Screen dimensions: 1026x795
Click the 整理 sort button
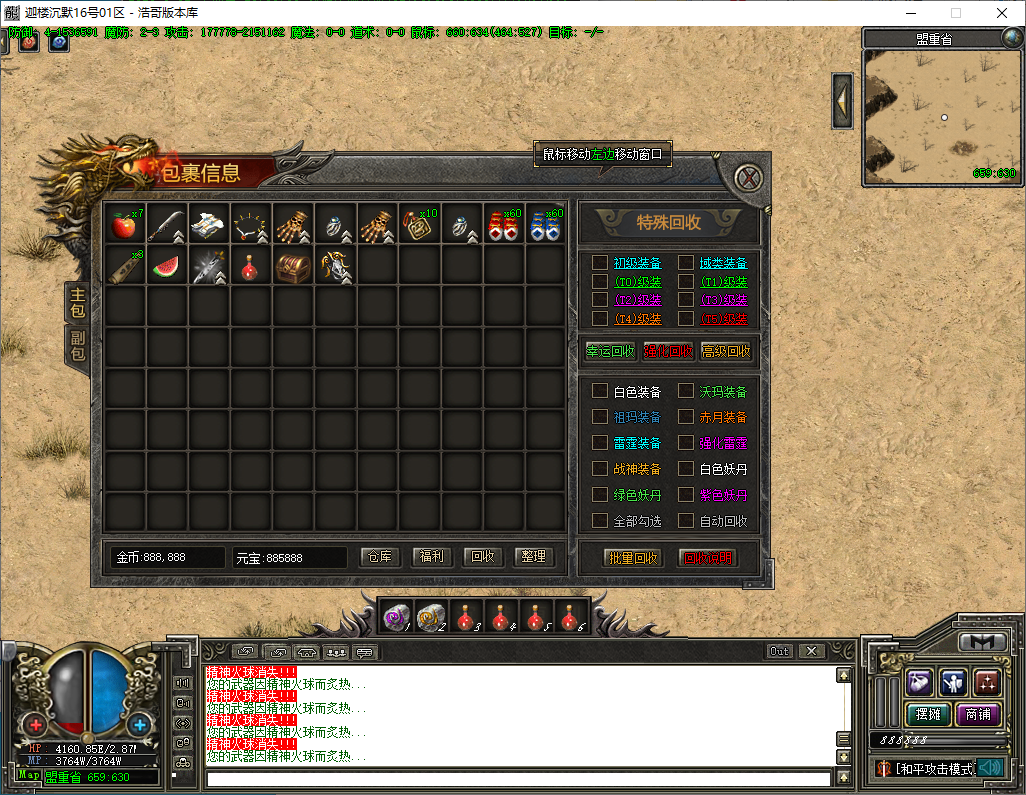(534, 557)
